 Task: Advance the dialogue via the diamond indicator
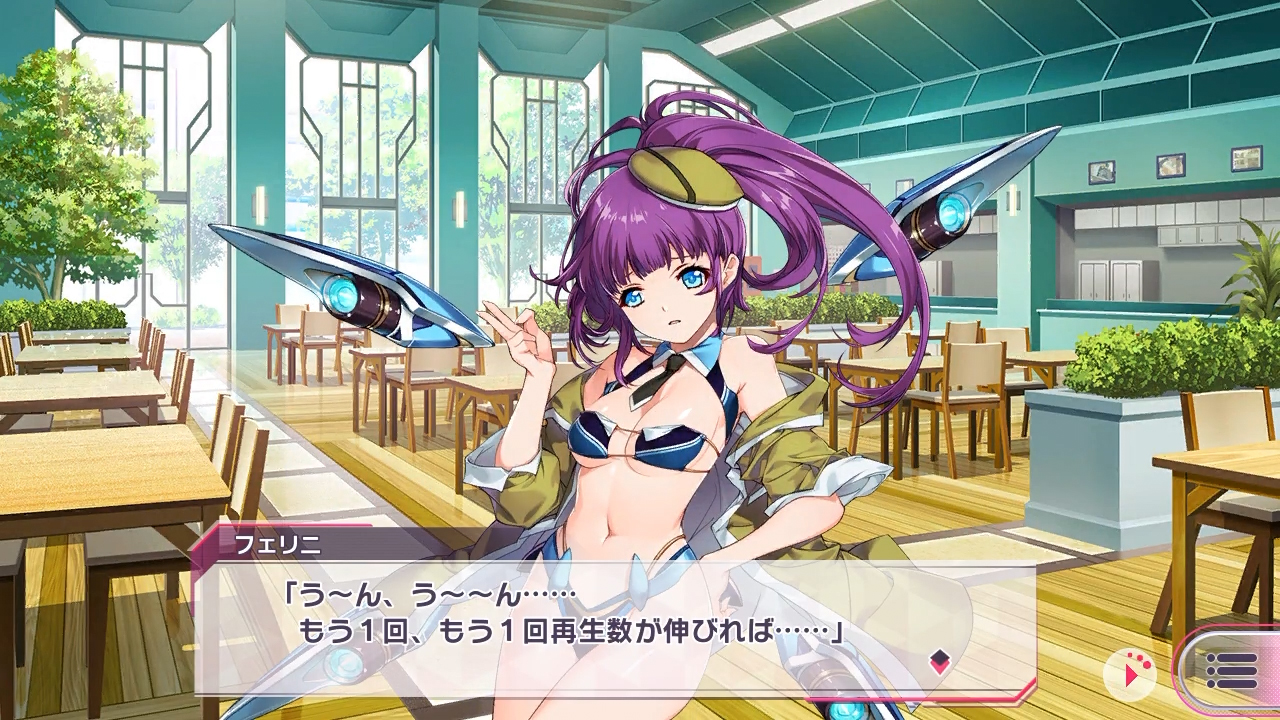pos(939,660)
